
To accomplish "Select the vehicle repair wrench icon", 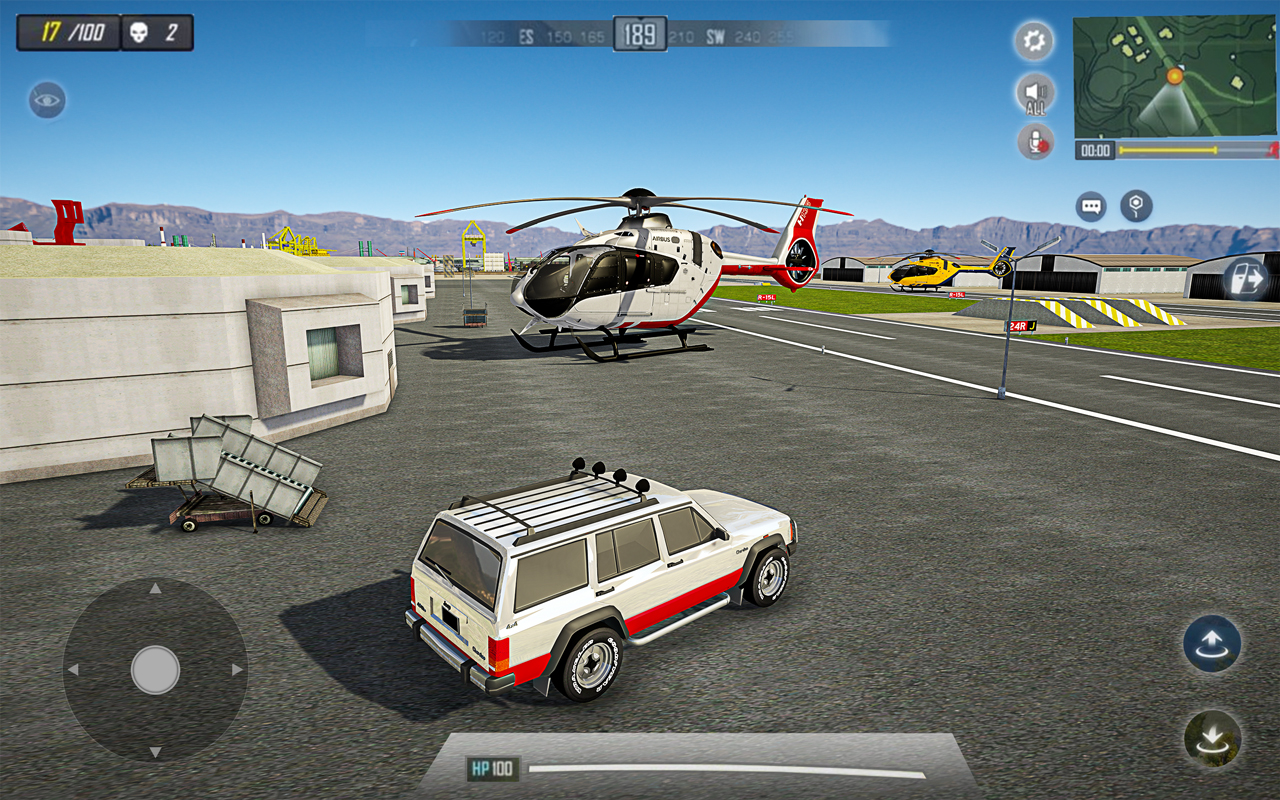I will (x=1137, y=207).
